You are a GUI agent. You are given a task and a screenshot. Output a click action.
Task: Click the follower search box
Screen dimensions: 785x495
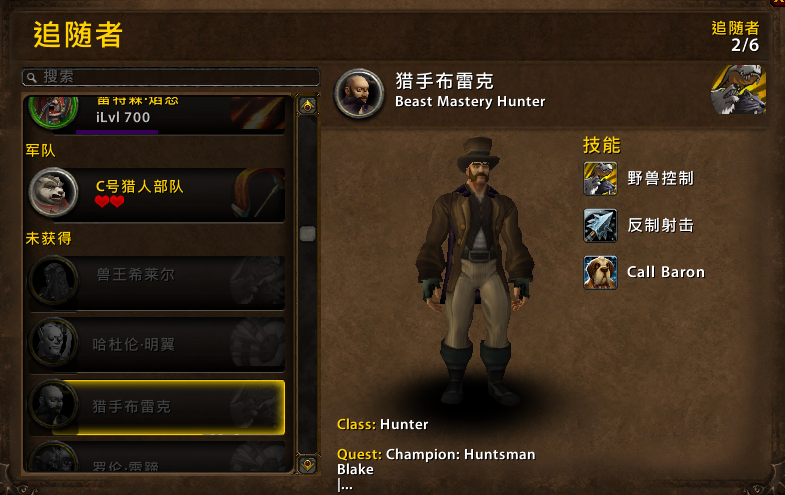click(170, 77)
